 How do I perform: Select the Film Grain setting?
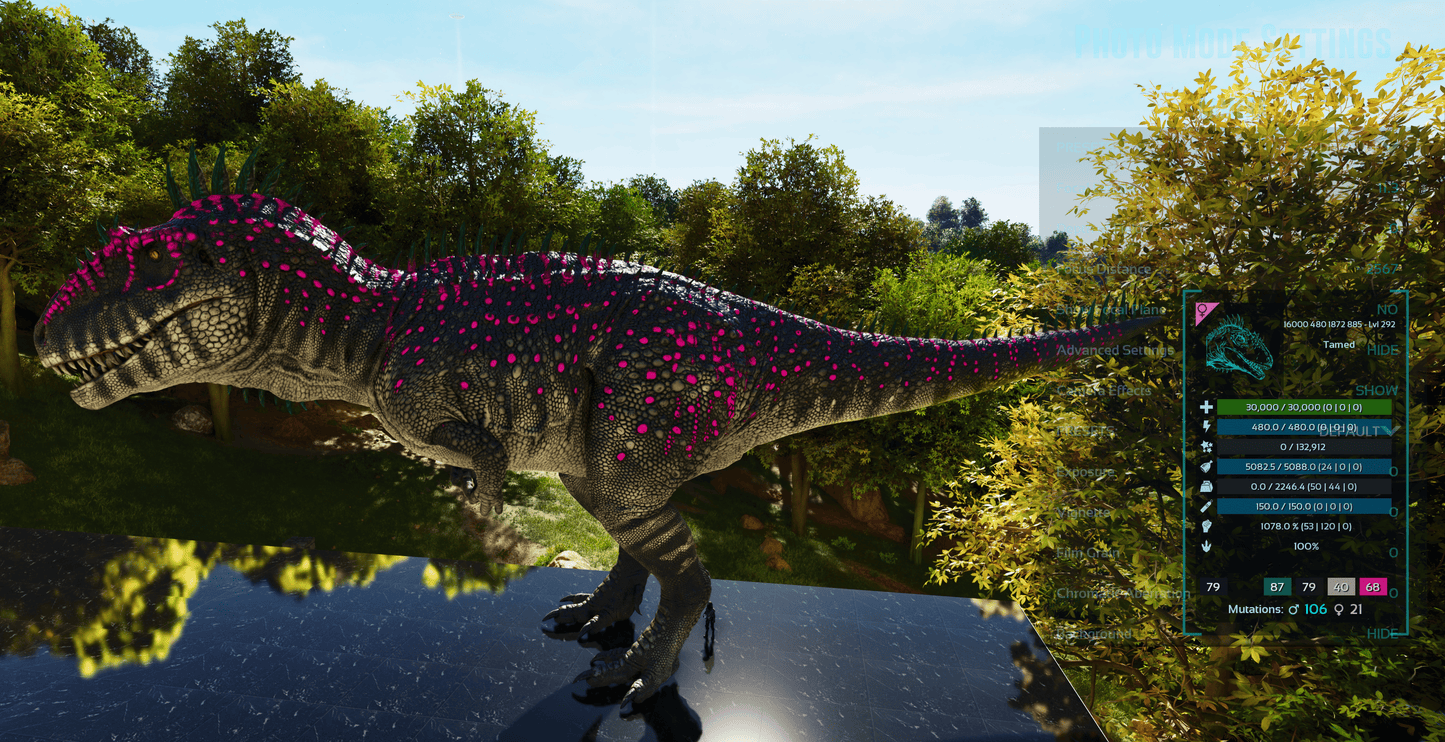coord(1088,553)
